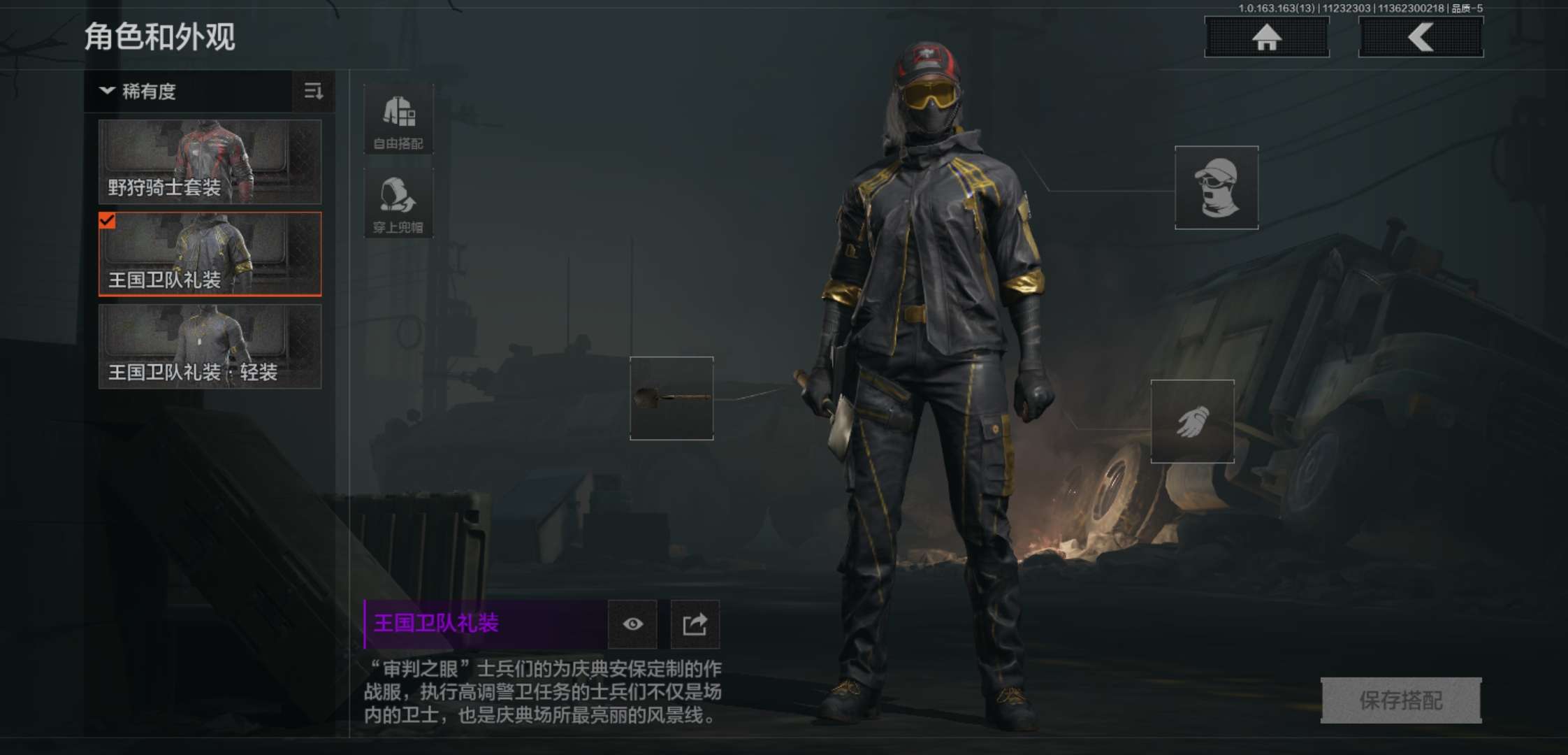Viewport: 1568px width, 755px height.
Task: Deselect the equipped 王国卫队礼装 set
Action: [x=209, y=255]
